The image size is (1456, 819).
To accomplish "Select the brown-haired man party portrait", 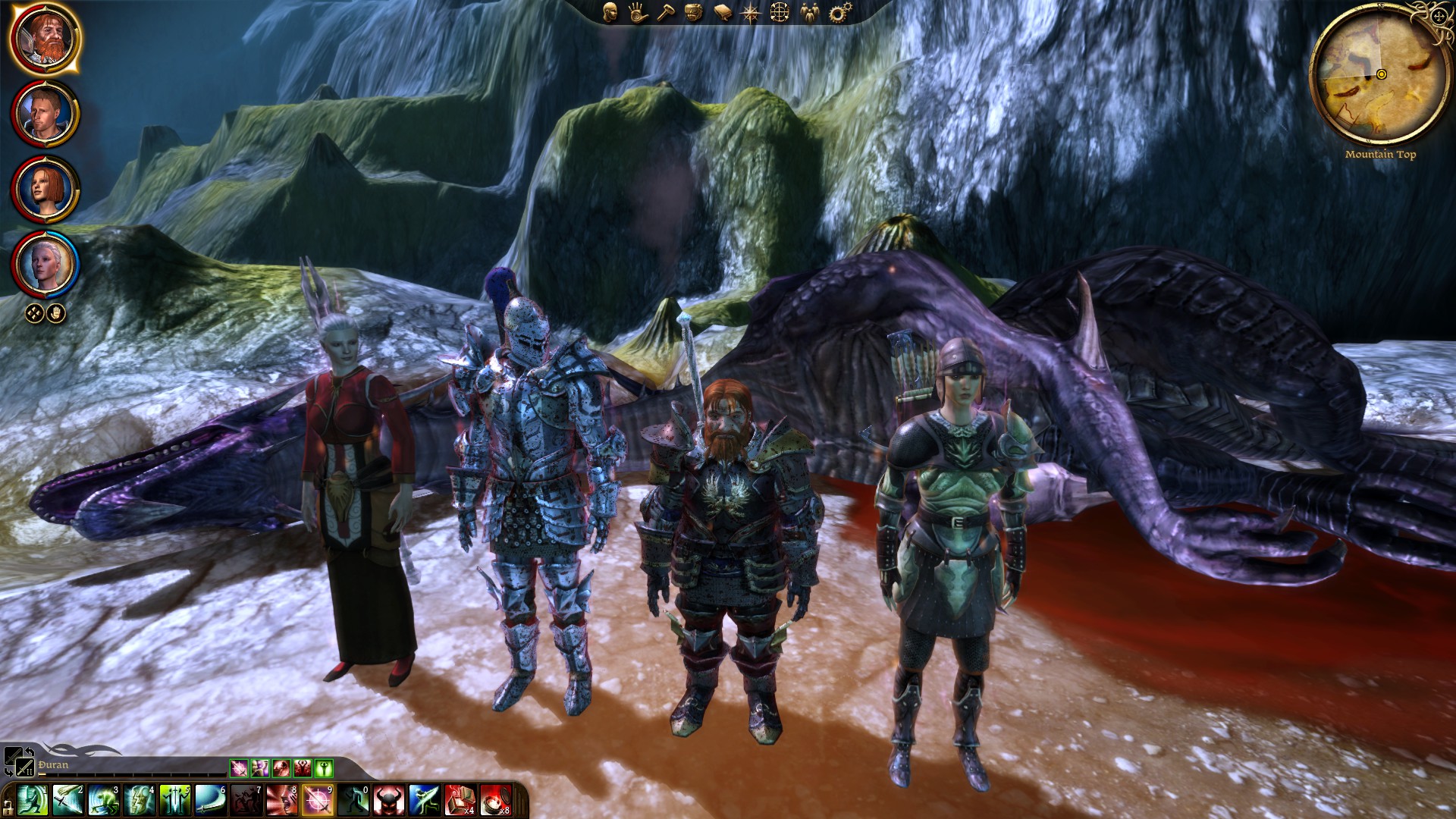I will tap(44, 114).
